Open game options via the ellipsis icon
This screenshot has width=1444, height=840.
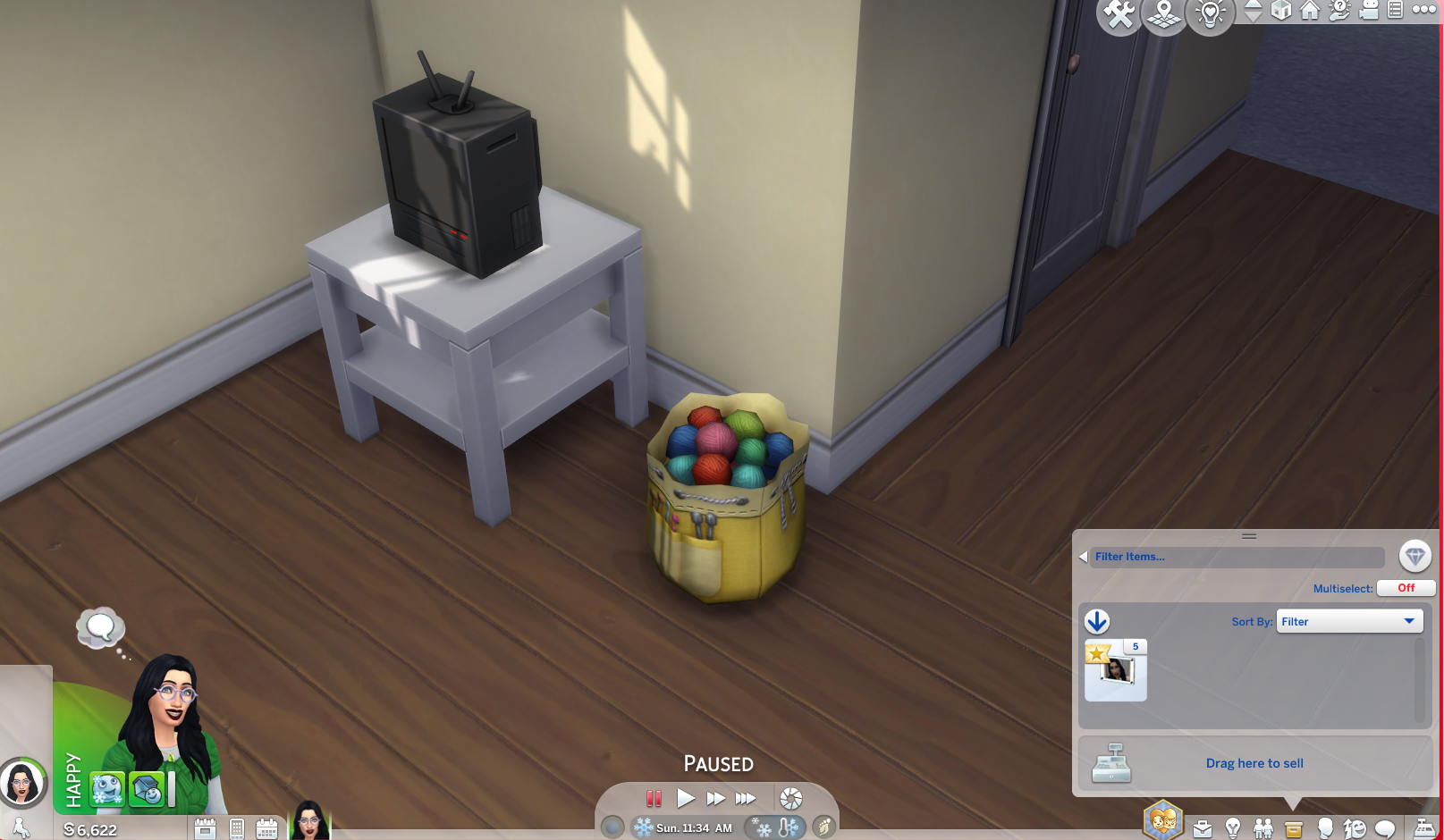[1423, 11]
